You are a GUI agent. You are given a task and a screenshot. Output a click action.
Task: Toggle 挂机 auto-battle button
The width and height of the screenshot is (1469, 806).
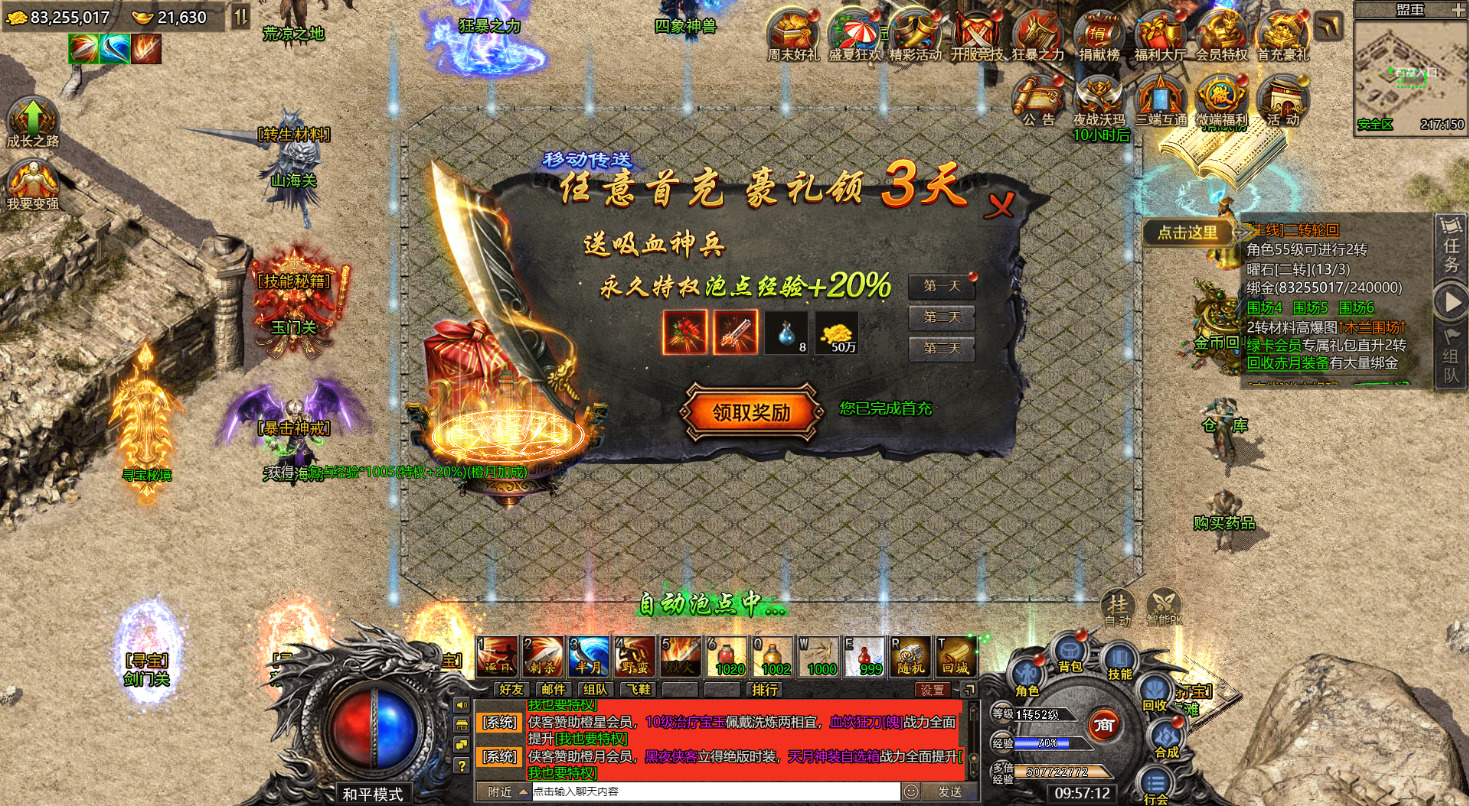pyautogui.click(x=1117, y=607)
